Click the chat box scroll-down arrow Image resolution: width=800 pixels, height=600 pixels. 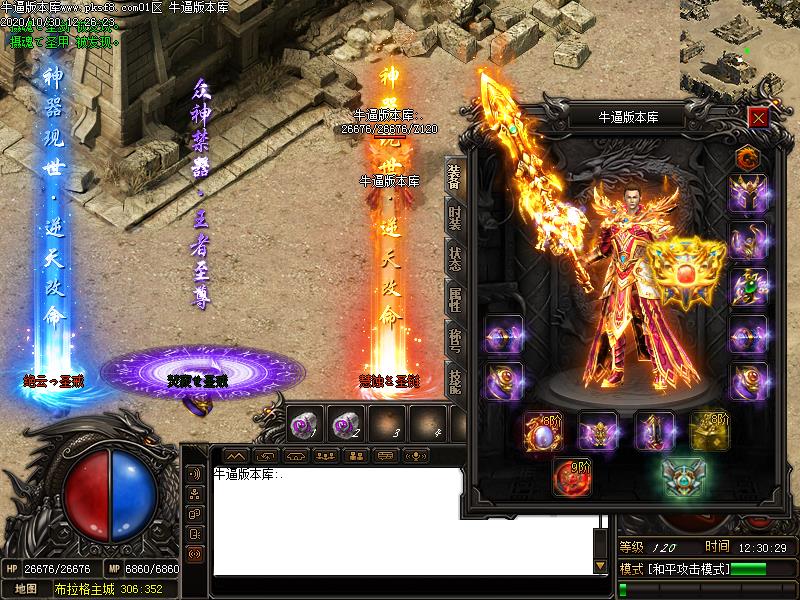coord(600,567)
